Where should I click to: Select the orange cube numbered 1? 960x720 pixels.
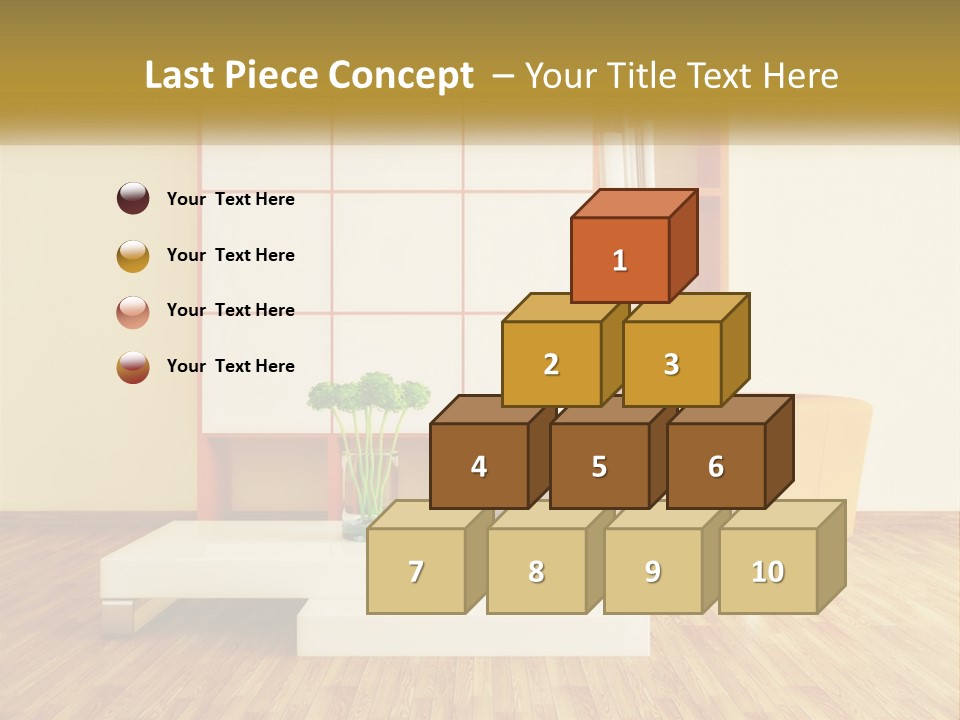620,260
